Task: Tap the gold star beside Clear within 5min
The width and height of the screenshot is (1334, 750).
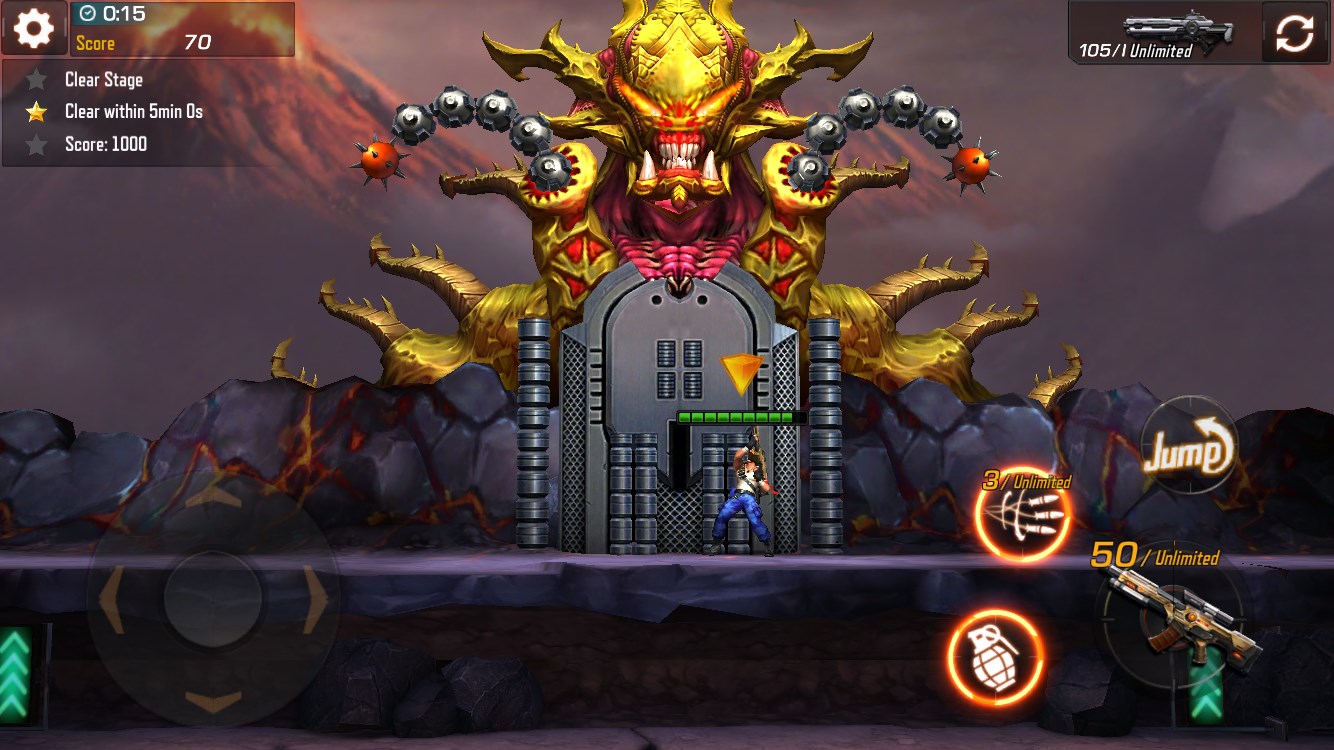Action: pos(37,111)
